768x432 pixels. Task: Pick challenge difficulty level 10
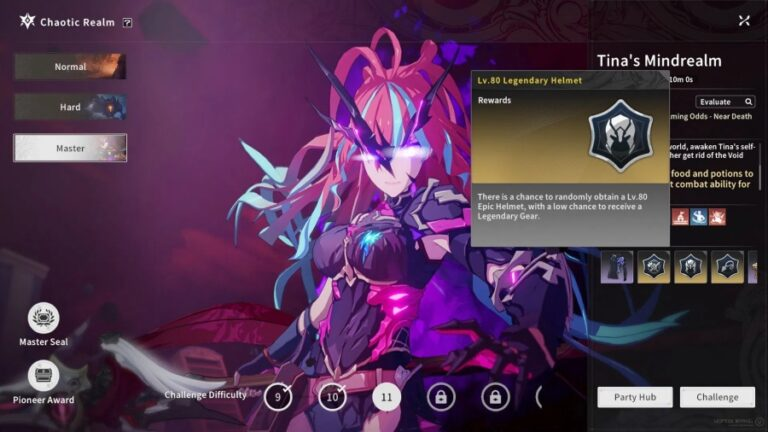(x=332, y=397)
